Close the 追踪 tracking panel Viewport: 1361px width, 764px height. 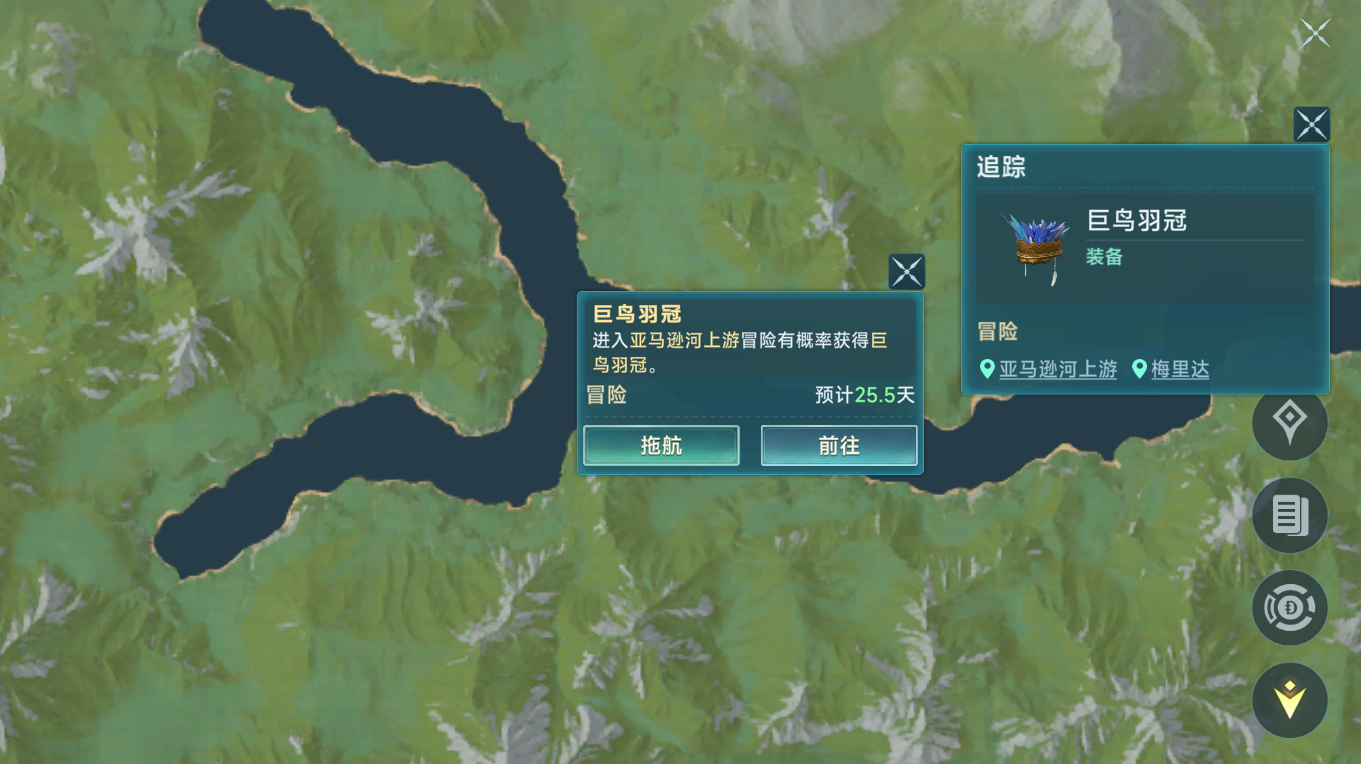coord(1311,124)
